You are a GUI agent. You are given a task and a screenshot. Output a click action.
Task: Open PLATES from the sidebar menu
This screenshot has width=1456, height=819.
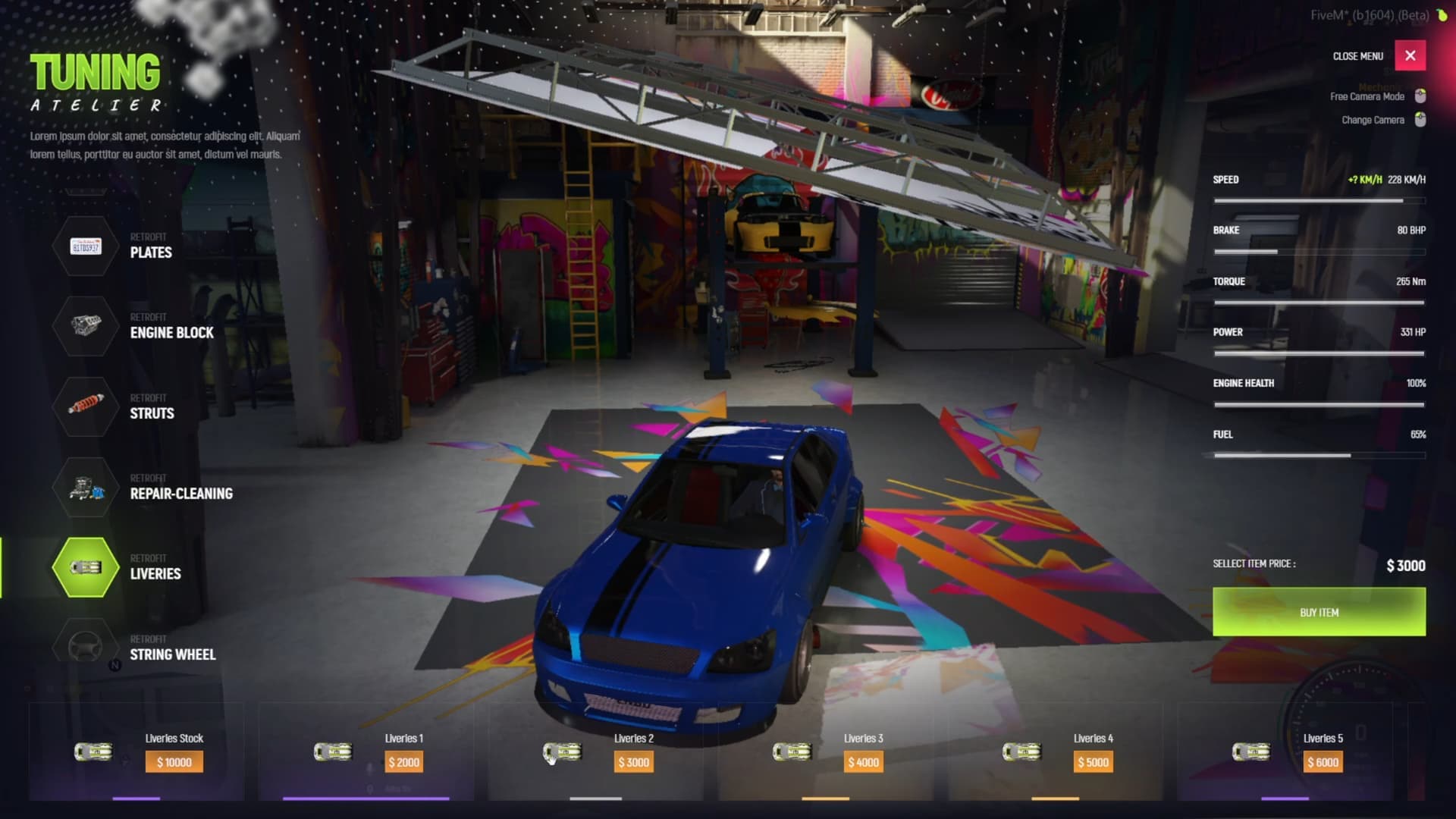coord(151,253)
